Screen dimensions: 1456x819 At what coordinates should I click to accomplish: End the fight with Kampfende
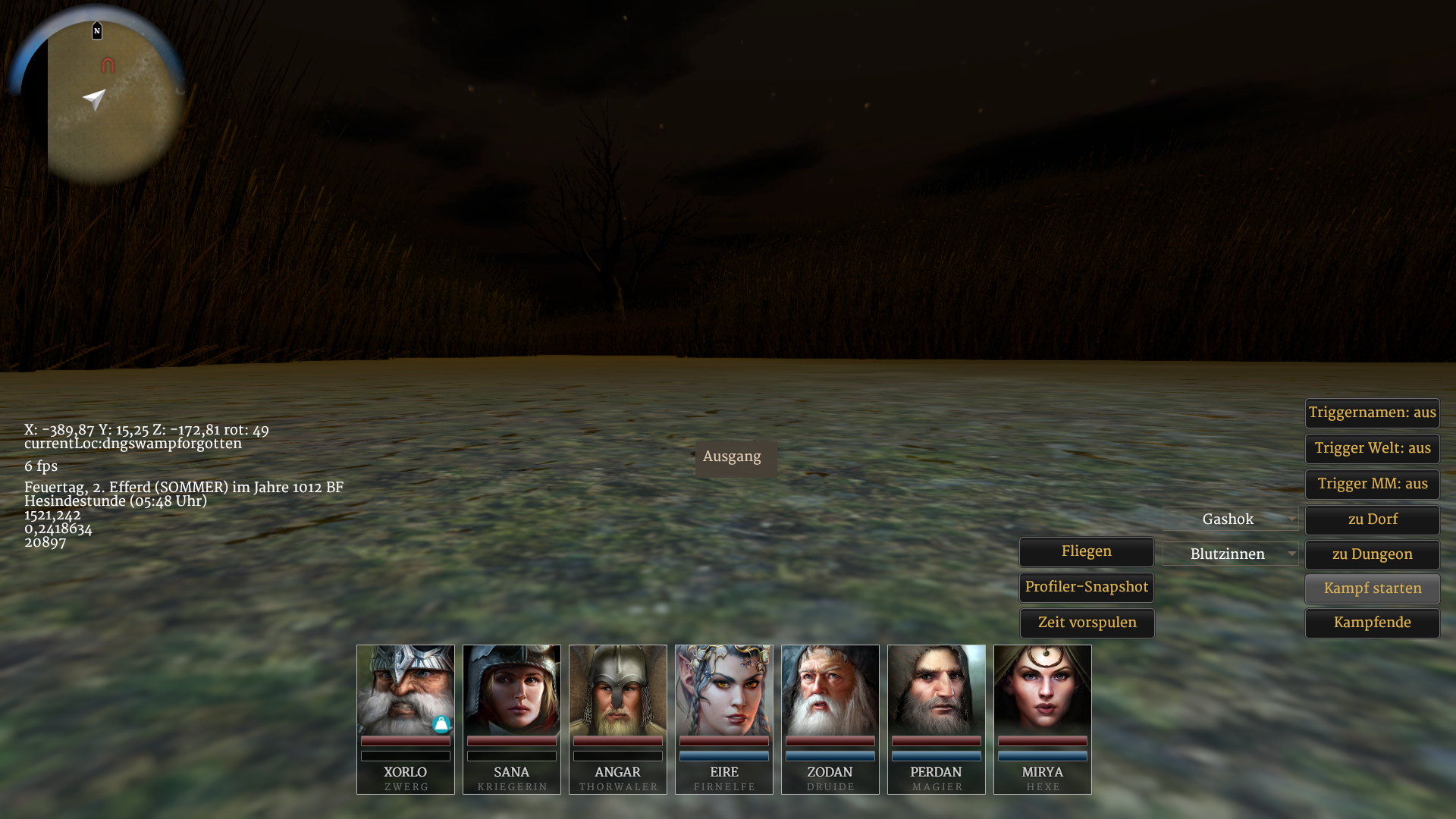coord(1372,623)
